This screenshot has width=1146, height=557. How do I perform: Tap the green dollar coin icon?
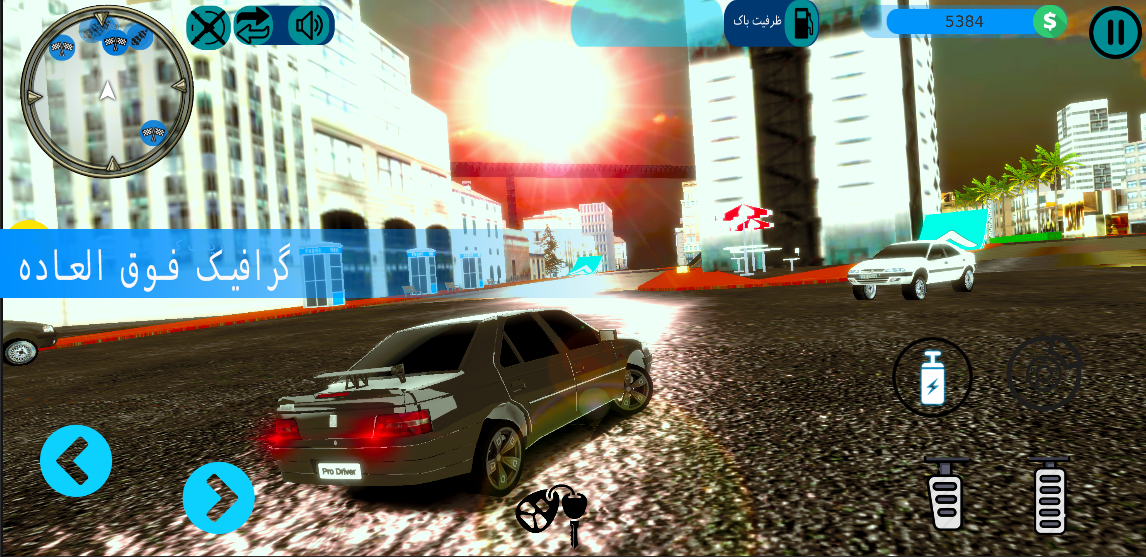pos(1050,21)
